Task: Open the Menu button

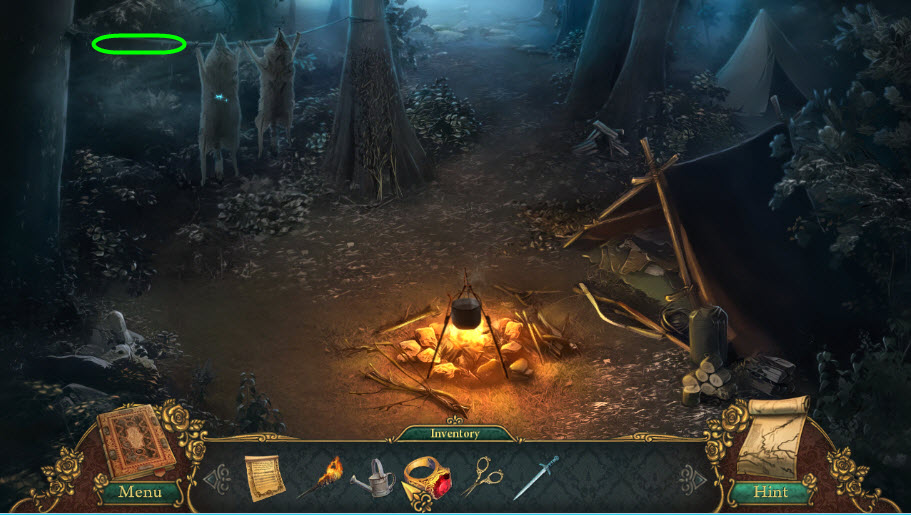Action: coord(139,492)
